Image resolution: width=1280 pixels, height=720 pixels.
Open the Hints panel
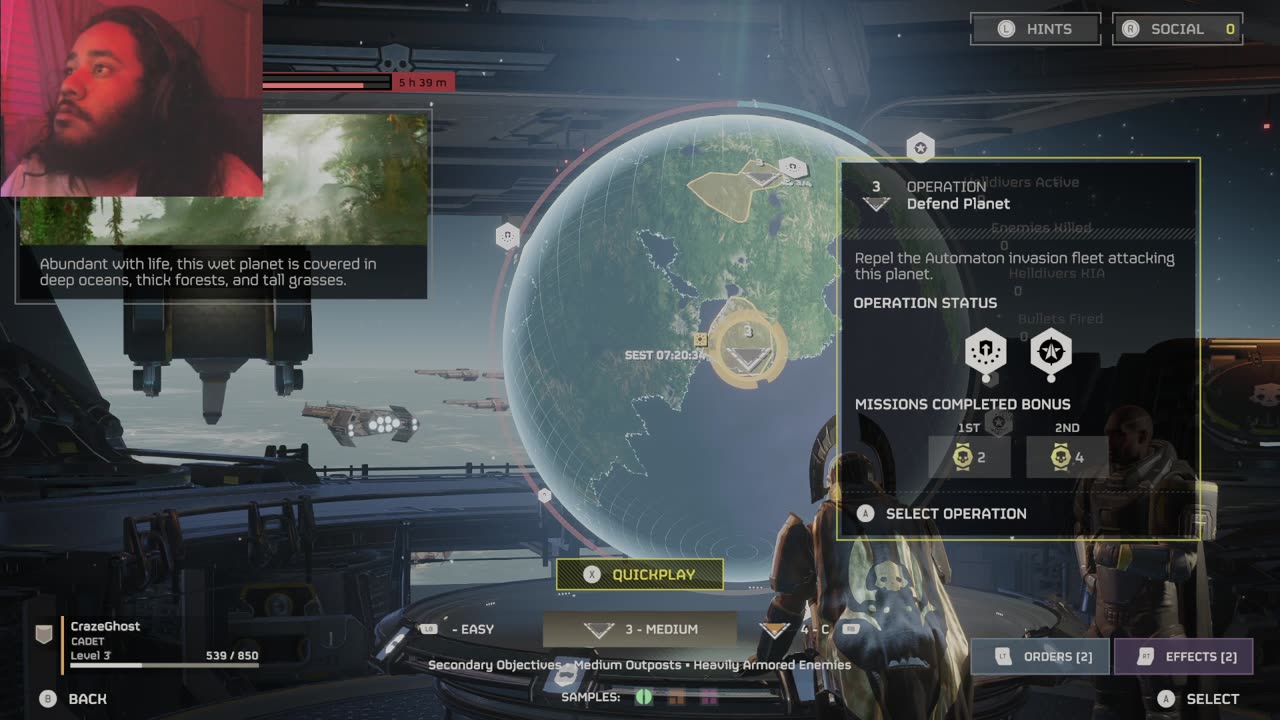coord(1035,29)
